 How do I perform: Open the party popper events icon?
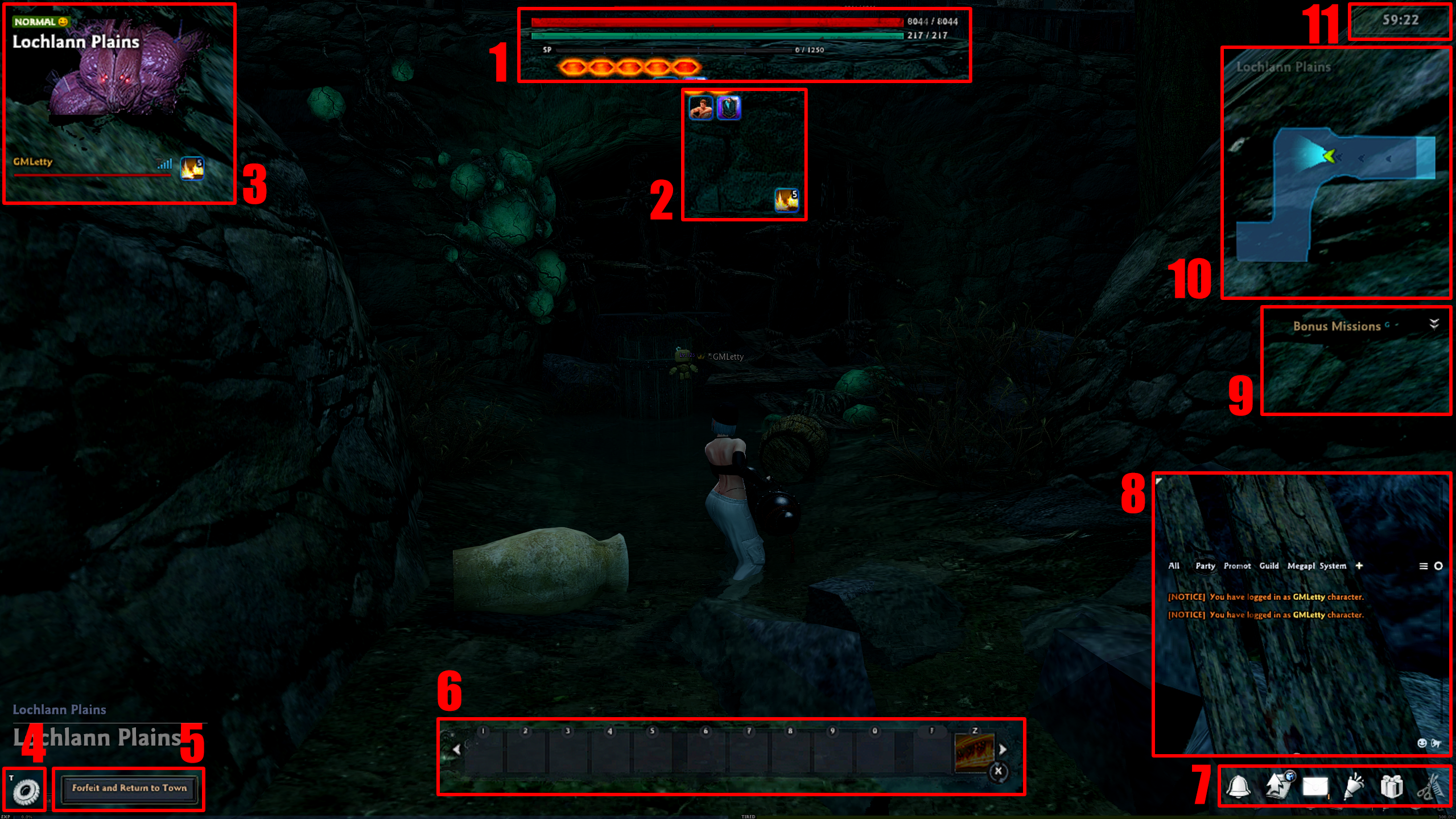click(1354, 787)
